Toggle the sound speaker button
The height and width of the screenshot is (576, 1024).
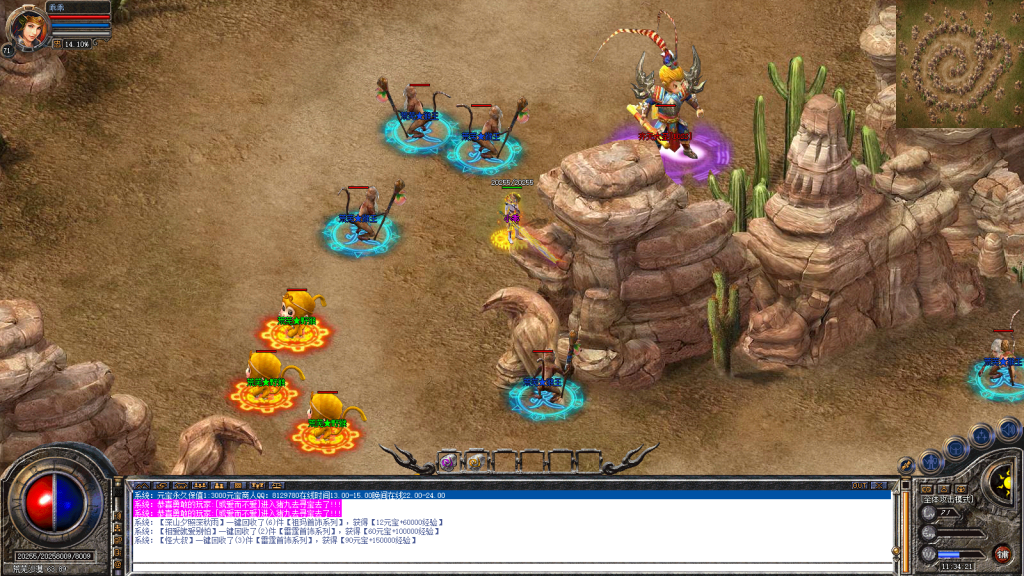1008,428
